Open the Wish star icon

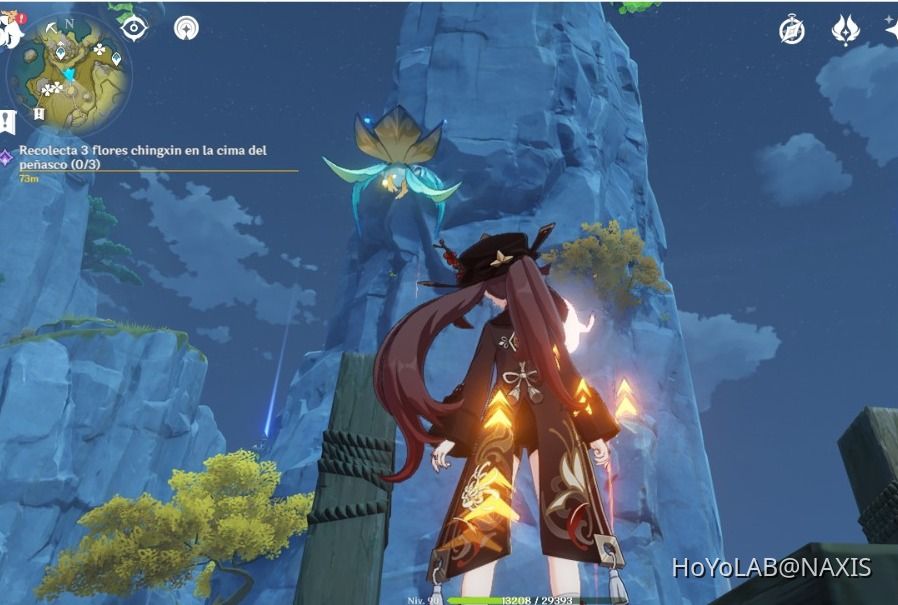(891, 30)
